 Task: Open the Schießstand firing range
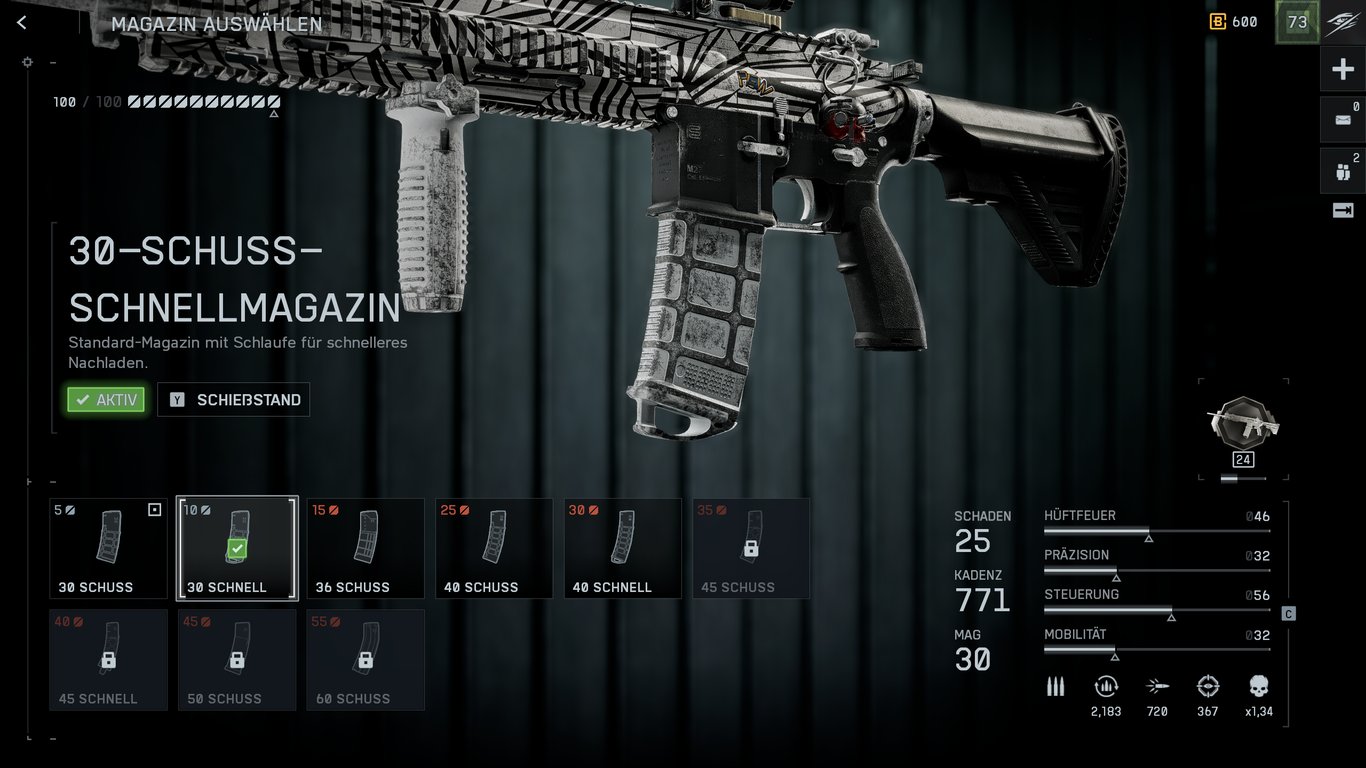coord(234,400)
